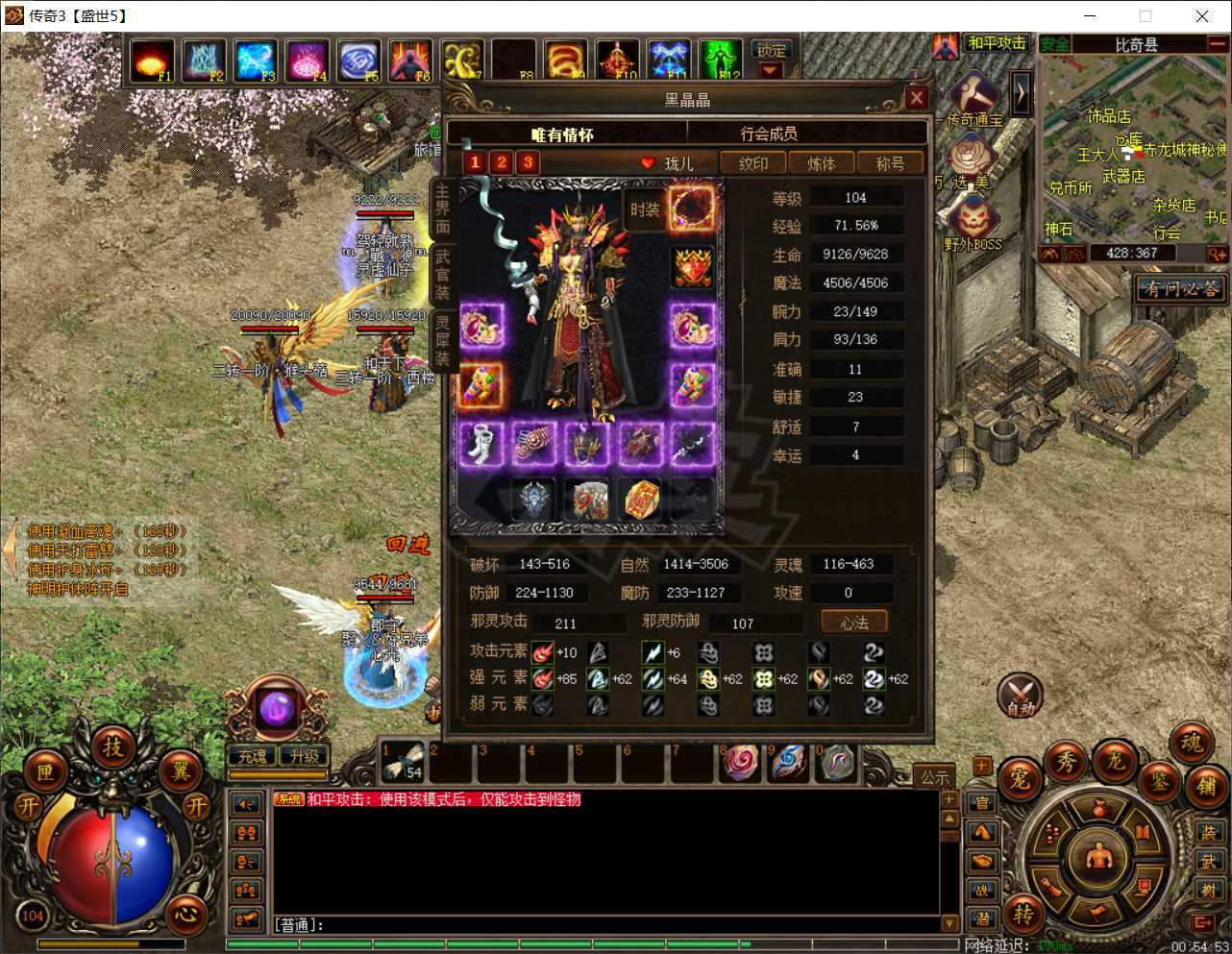Toggle the 锁定 skill bar lock
Viewport: 1232px width, 954px height.
click(x=771, y=51)
